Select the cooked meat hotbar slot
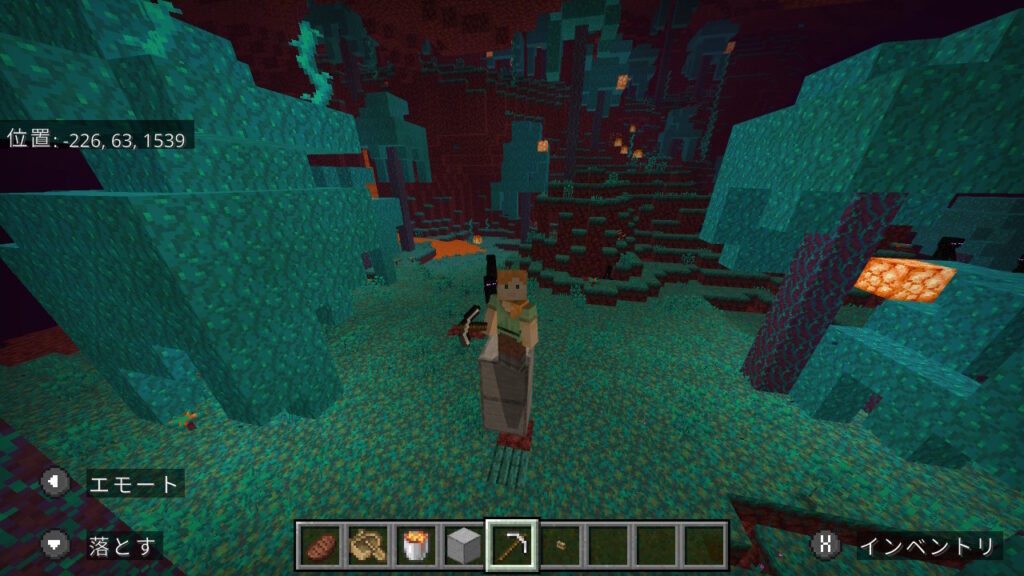The image size is (1024, 576). [x=320, y=545]
